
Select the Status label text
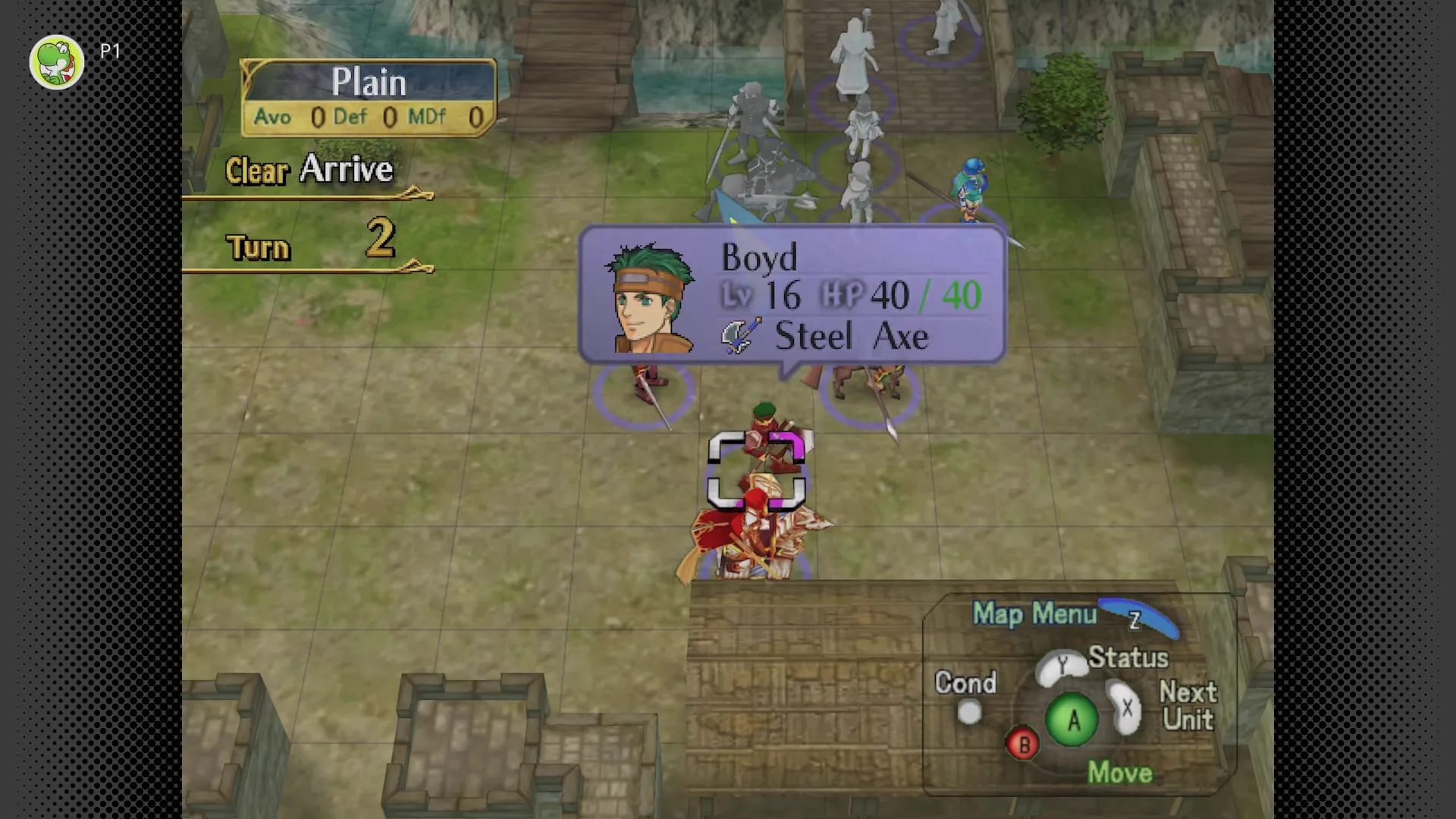(x=1128, y=657)
